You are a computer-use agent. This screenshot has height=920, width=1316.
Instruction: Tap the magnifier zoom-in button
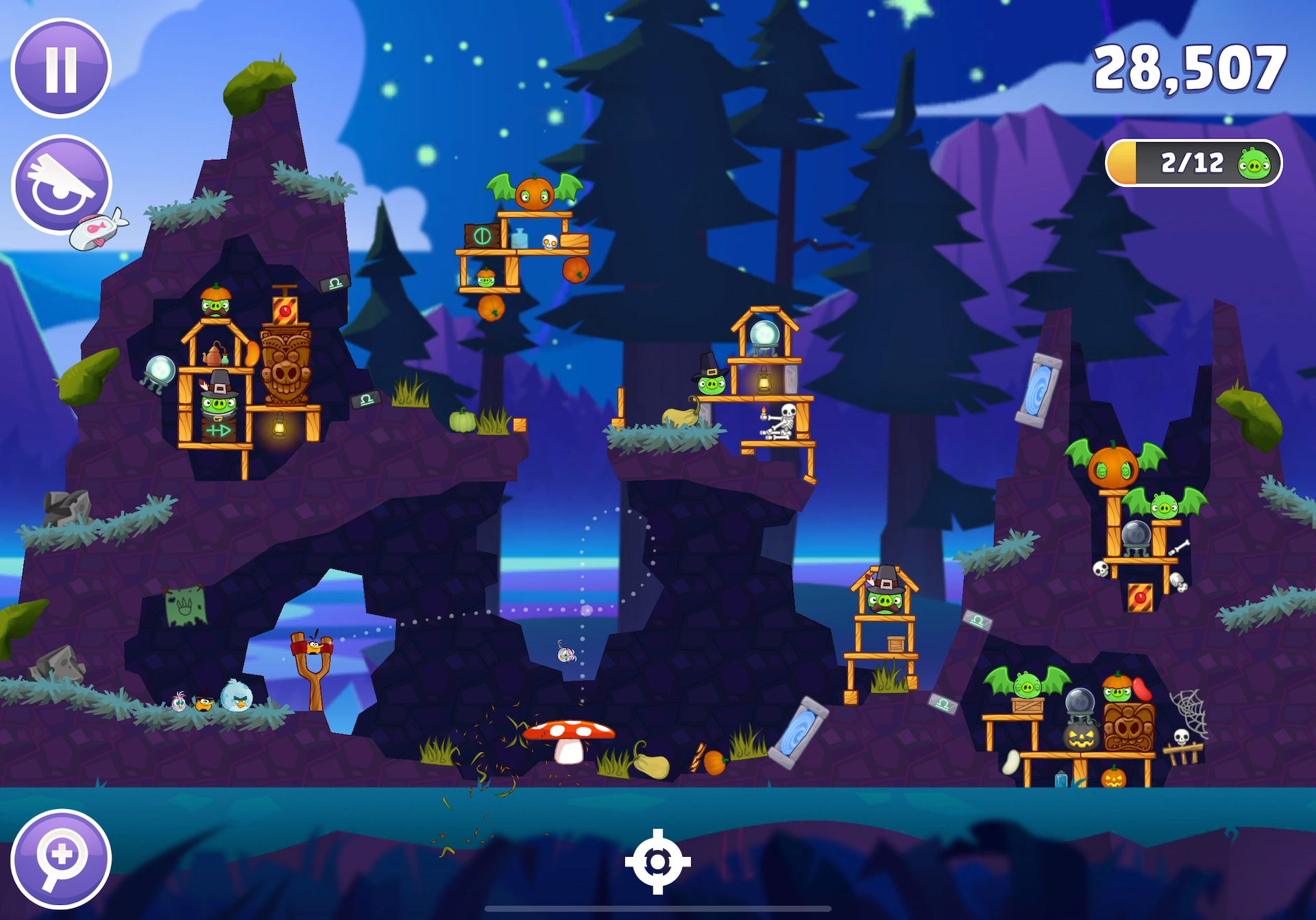point(61,858)
